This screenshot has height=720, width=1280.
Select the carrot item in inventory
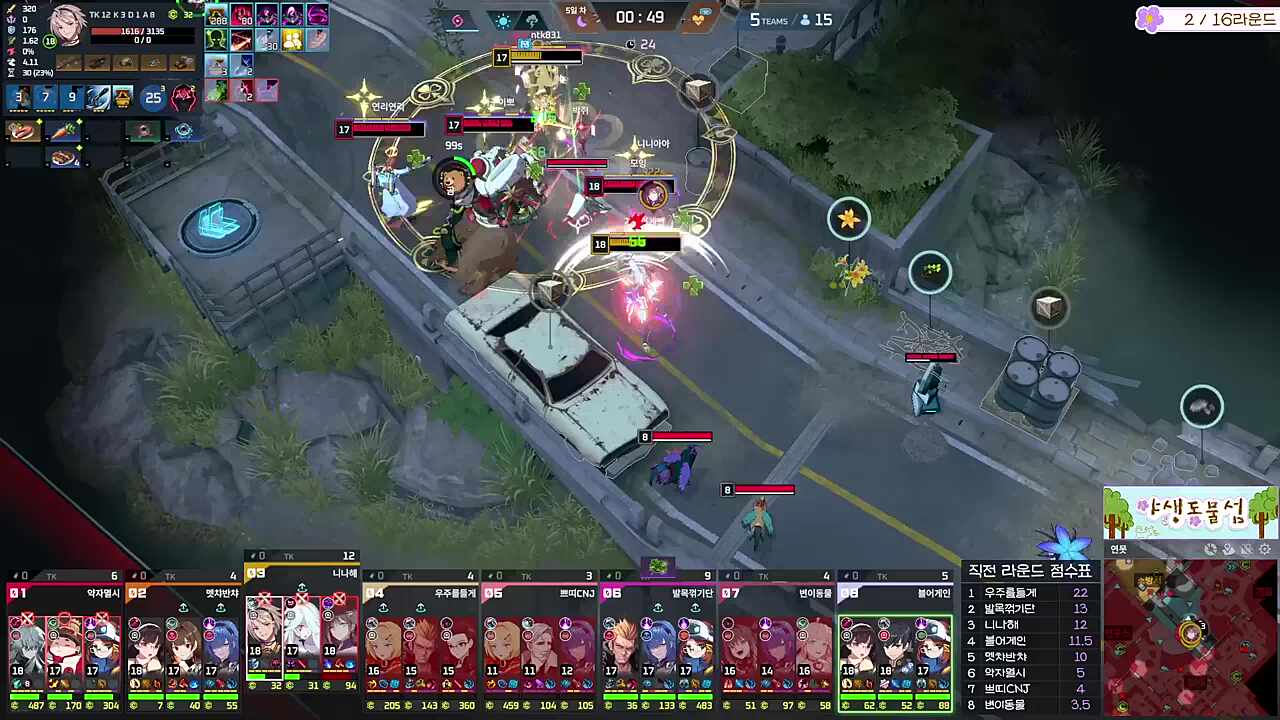point(64,131)
